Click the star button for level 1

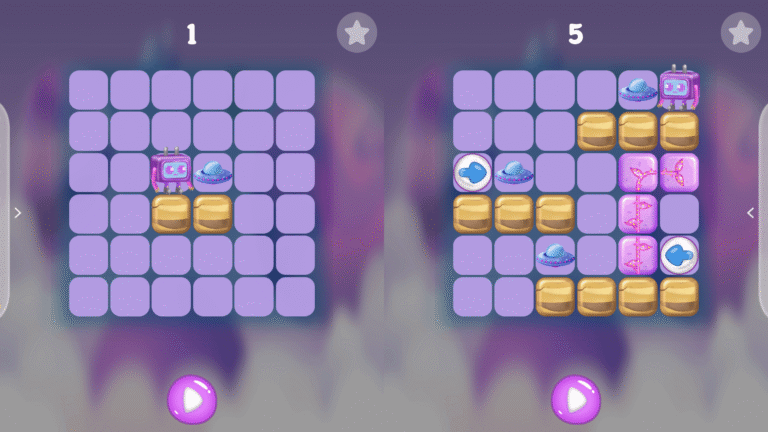(x=356, y=33)
